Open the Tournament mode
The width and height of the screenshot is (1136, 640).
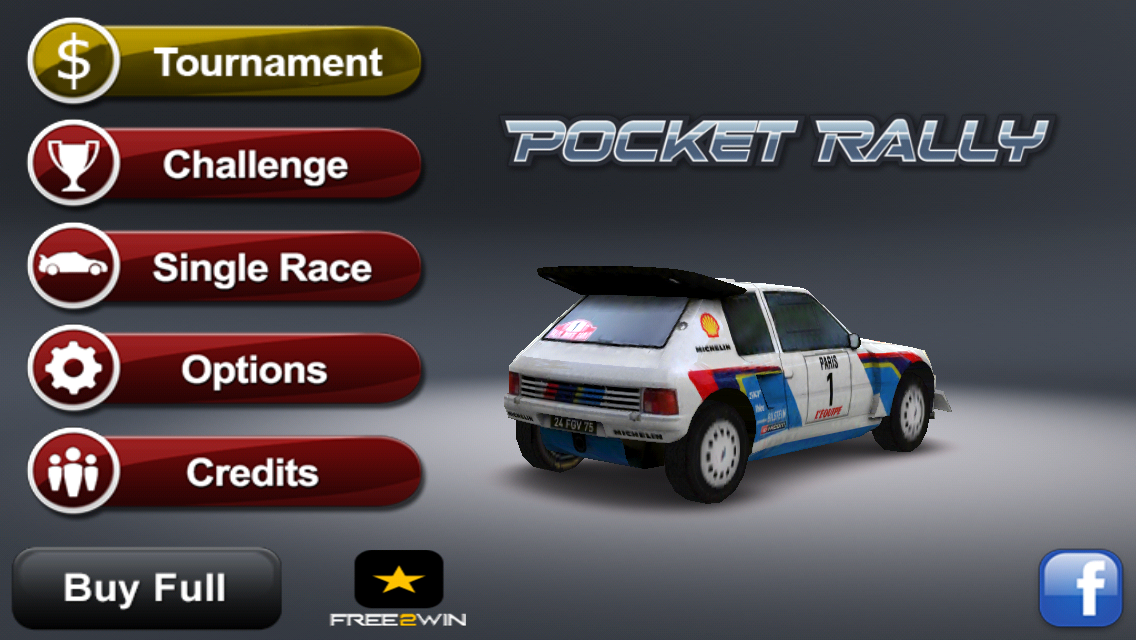(x=226, y=62)
